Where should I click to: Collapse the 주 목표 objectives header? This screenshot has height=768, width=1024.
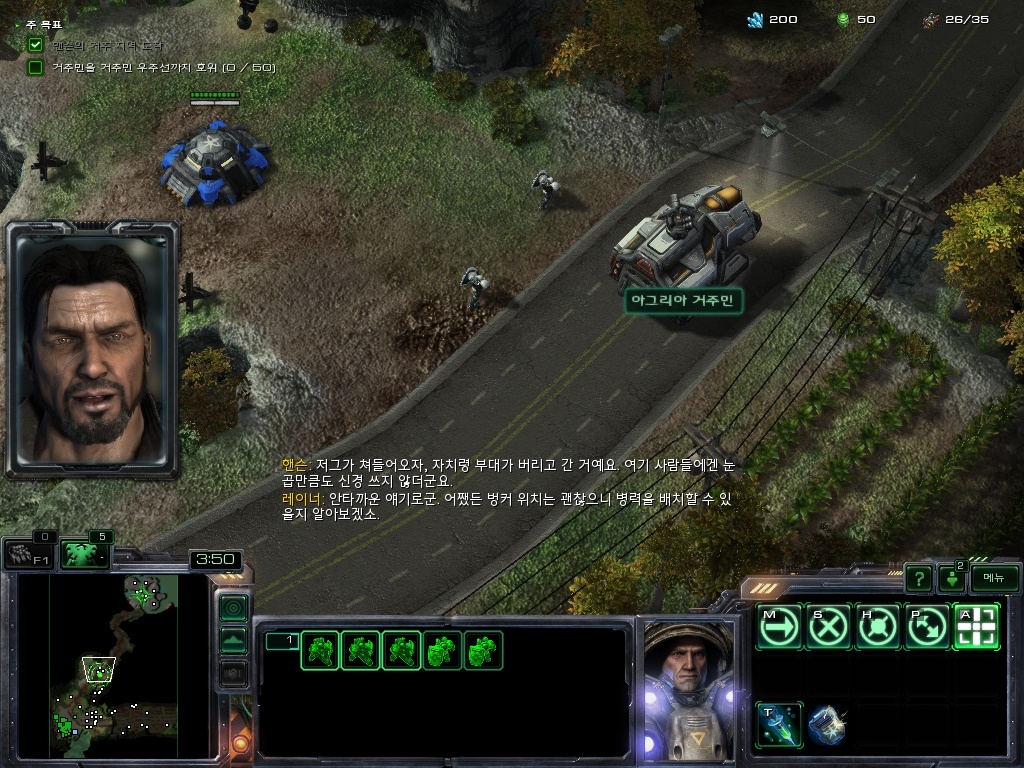coord(18,23)
